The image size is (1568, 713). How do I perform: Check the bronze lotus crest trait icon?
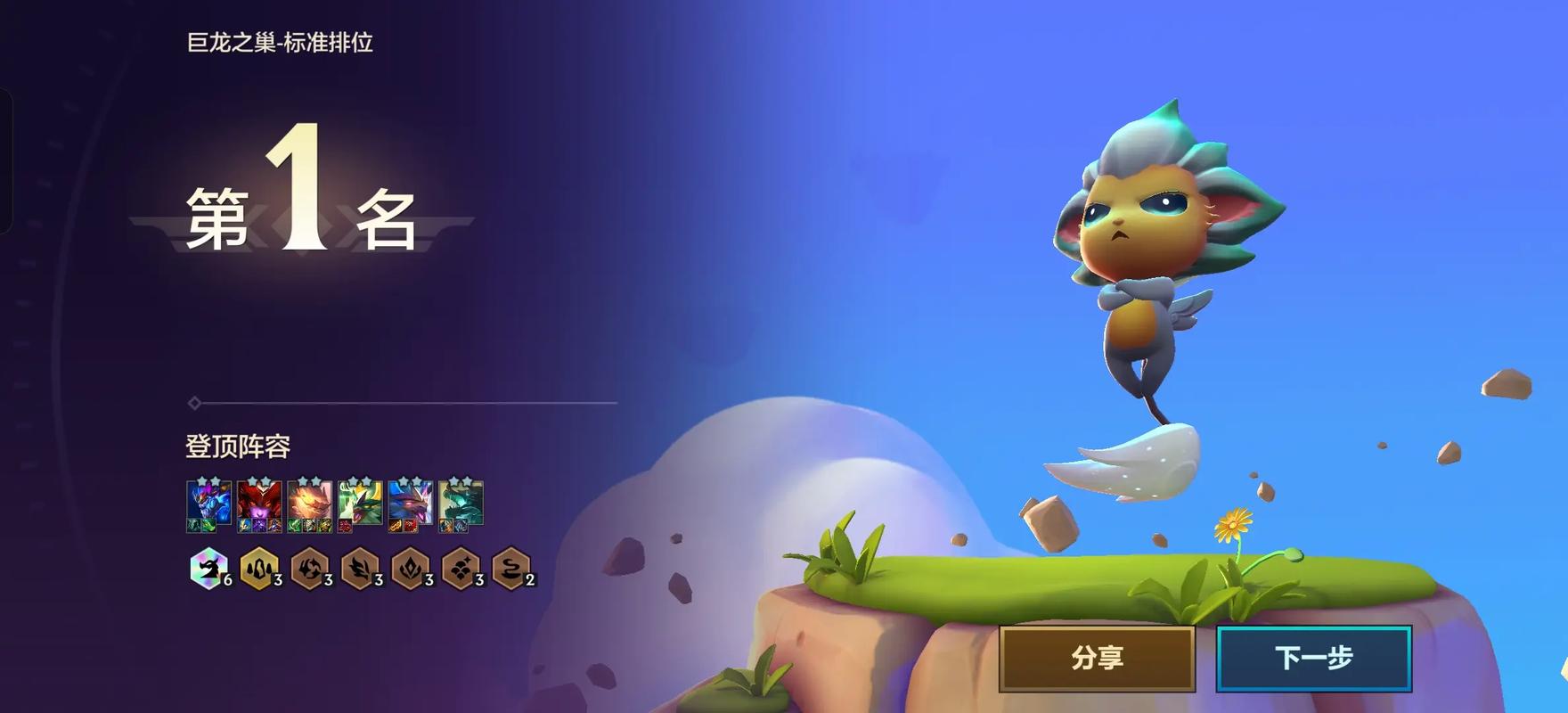click(x=410, y=569)
